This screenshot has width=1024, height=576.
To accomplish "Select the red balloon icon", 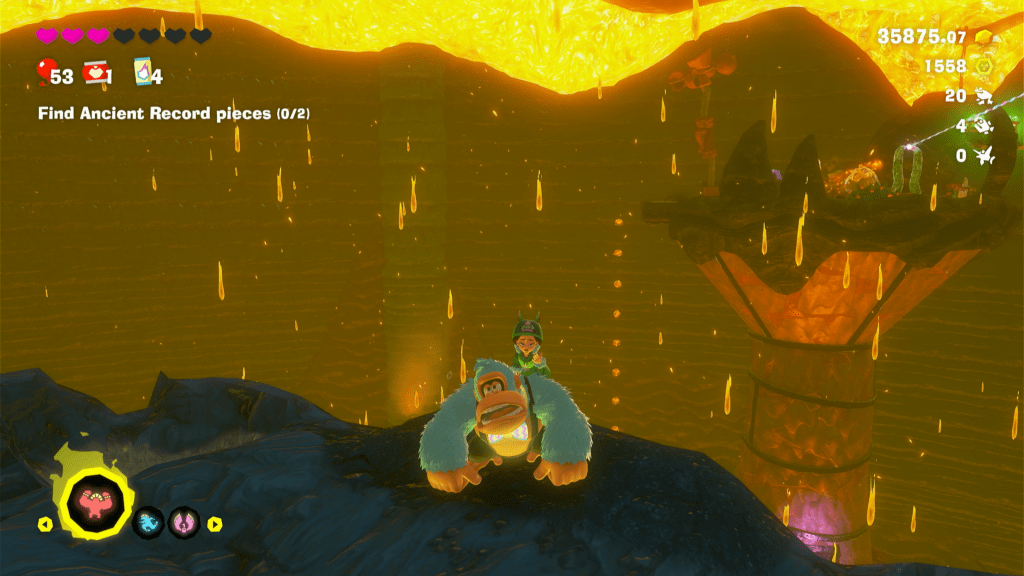I will pyautogui.click(x=45, y=73).
